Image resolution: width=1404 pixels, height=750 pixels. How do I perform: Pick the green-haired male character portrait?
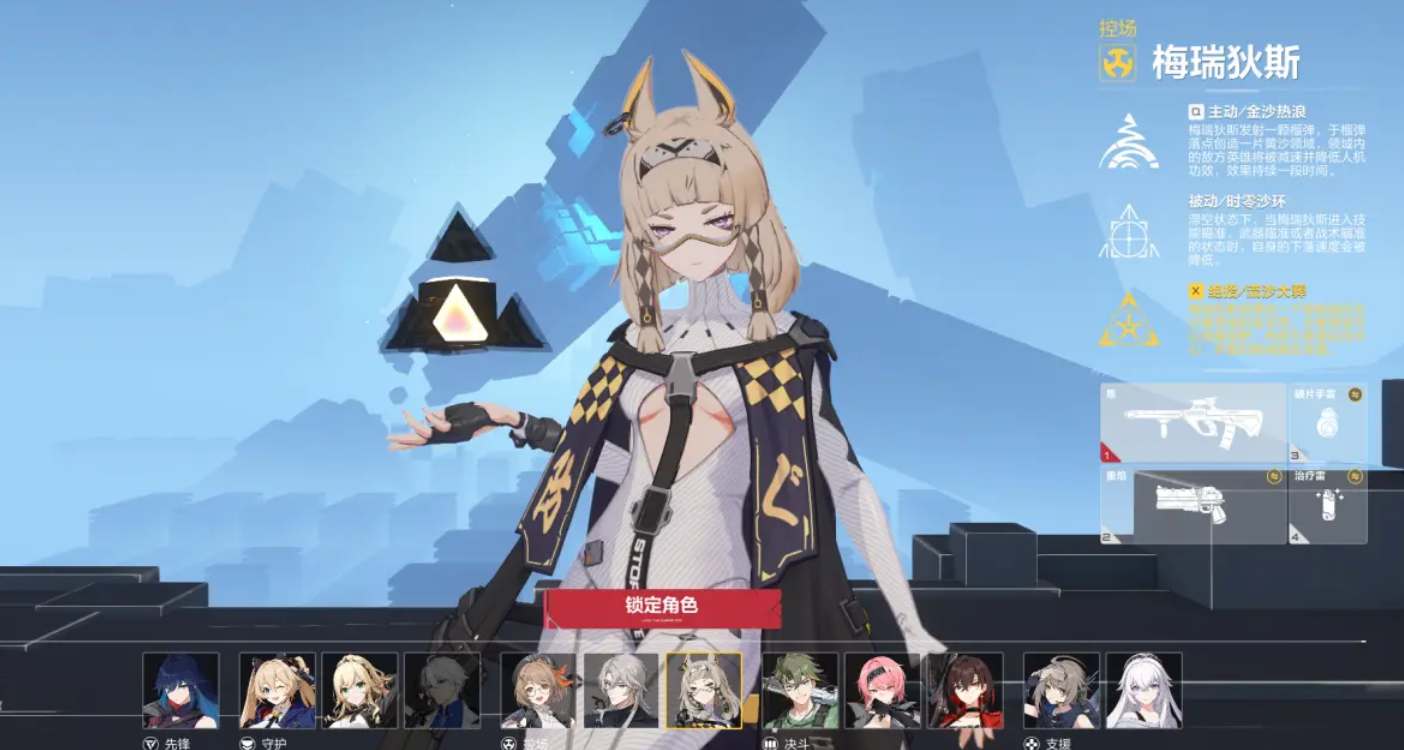coord(800,690)
